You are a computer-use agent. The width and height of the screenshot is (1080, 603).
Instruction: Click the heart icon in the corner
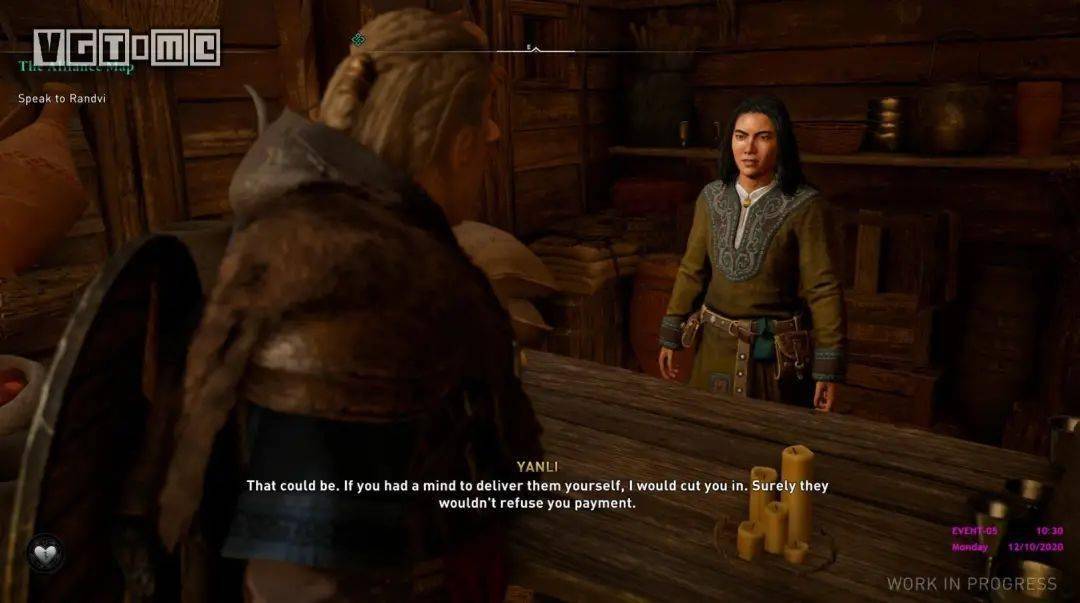[45, 553]
